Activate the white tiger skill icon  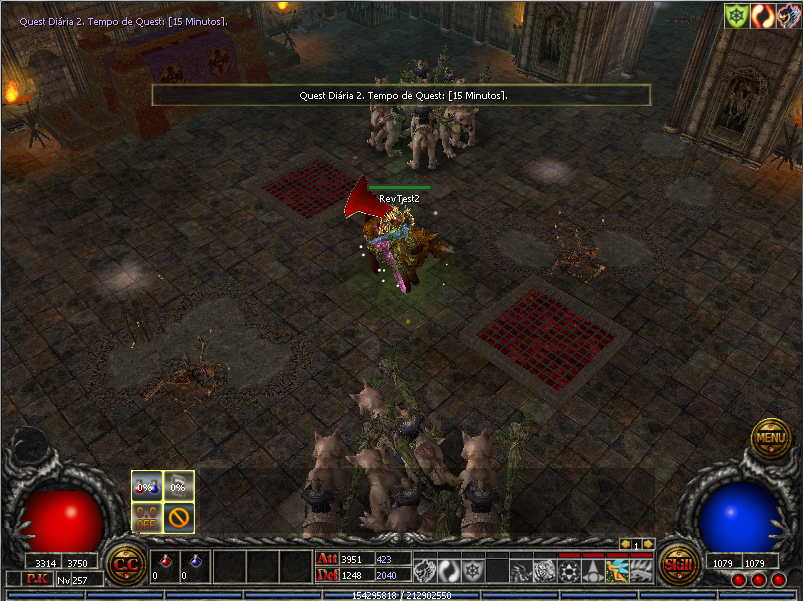tap(544, 571)
